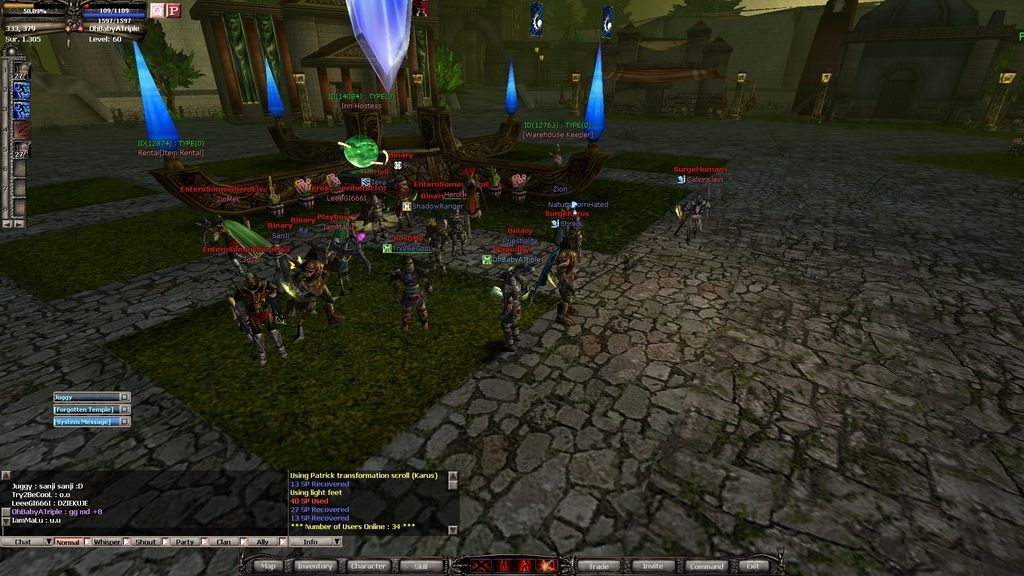Screen dimensions: 1024x576
Task: Toggle the System Message notice box
Action: point(124,422)
